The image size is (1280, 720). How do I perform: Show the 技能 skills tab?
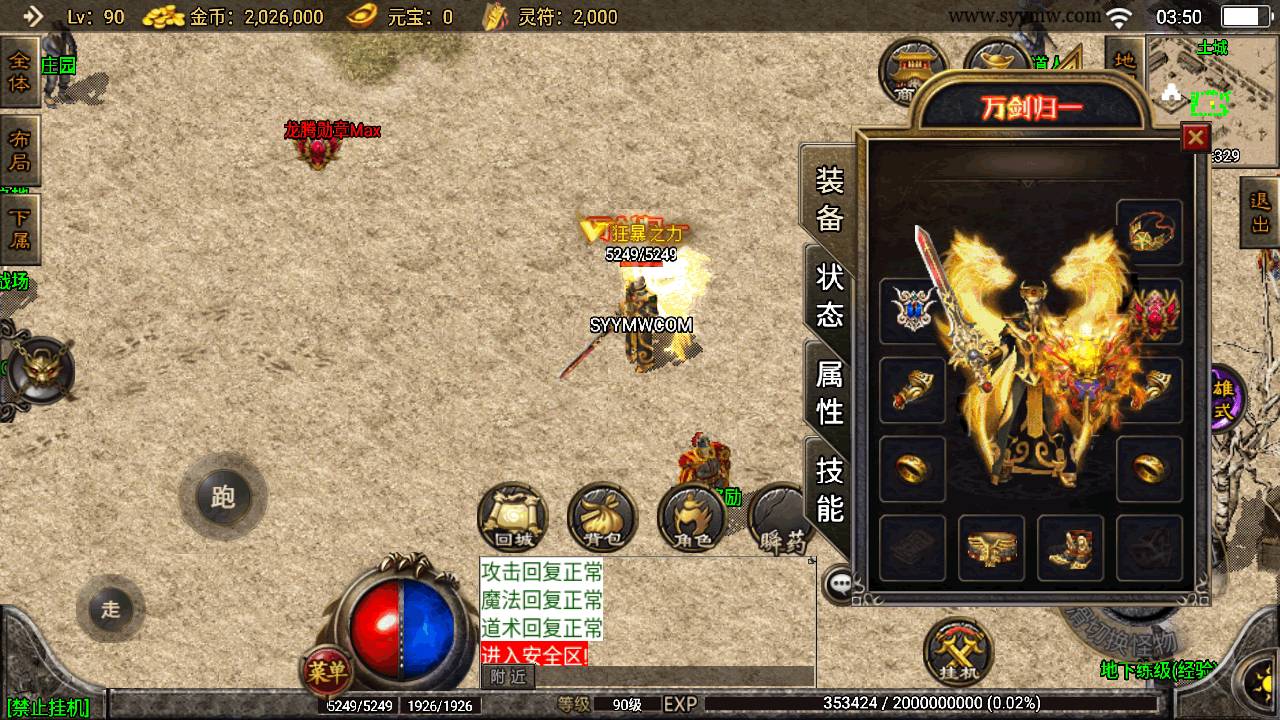pyautogui.click(x=830, y=489)
